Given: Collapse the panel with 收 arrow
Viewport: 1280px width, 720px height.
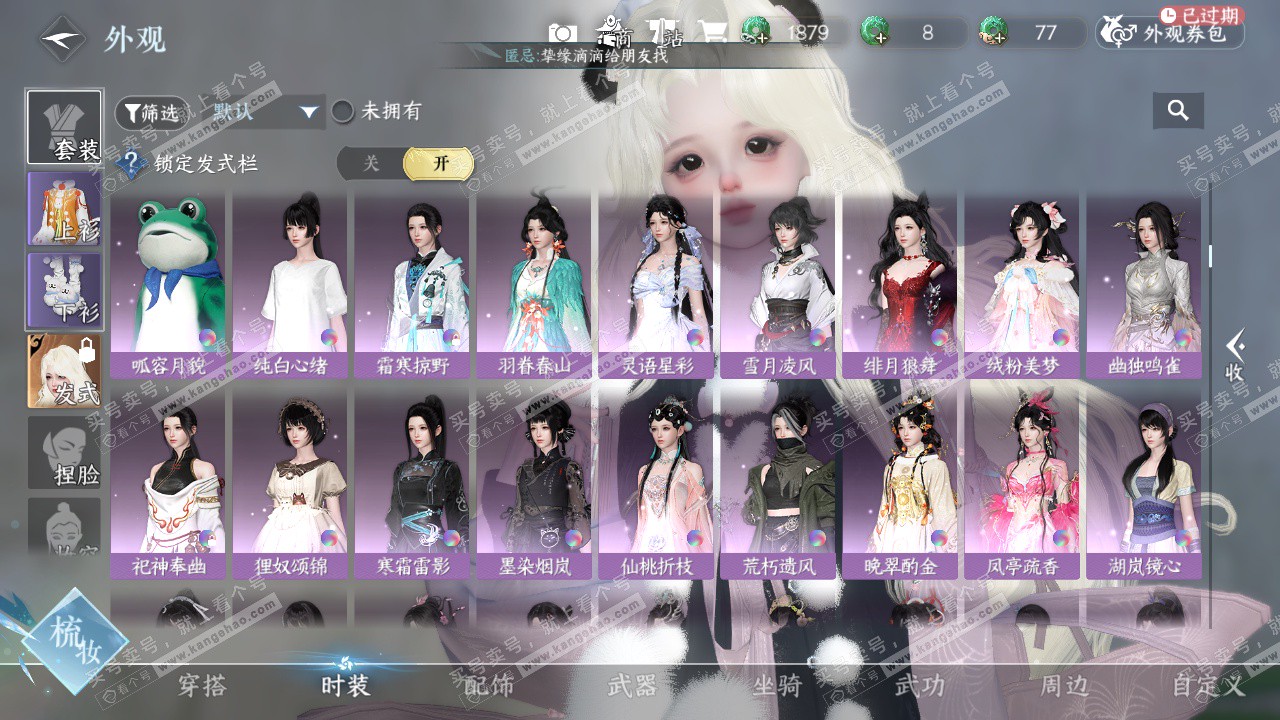Looking at the screenshot, I should click(1236, 357).
